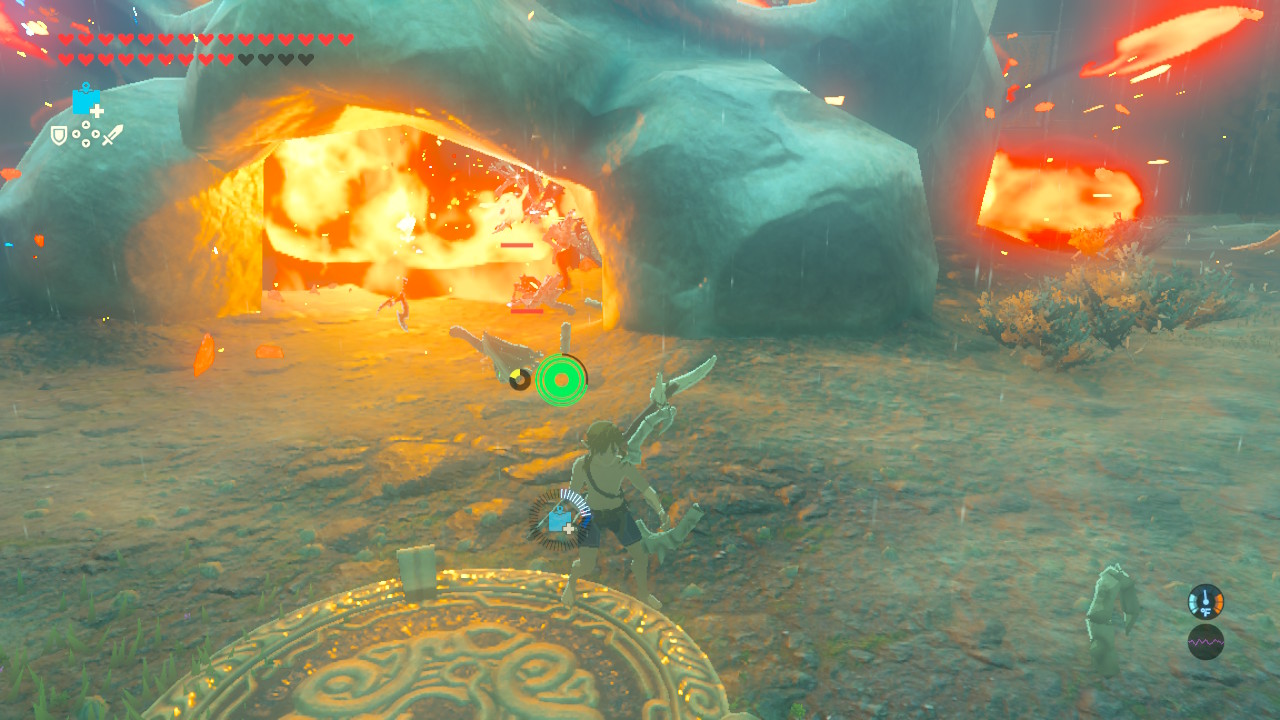The image size is (1280, 720).
Task: Click the orange cold side of the temperature dial
Action: (1219, 603)
